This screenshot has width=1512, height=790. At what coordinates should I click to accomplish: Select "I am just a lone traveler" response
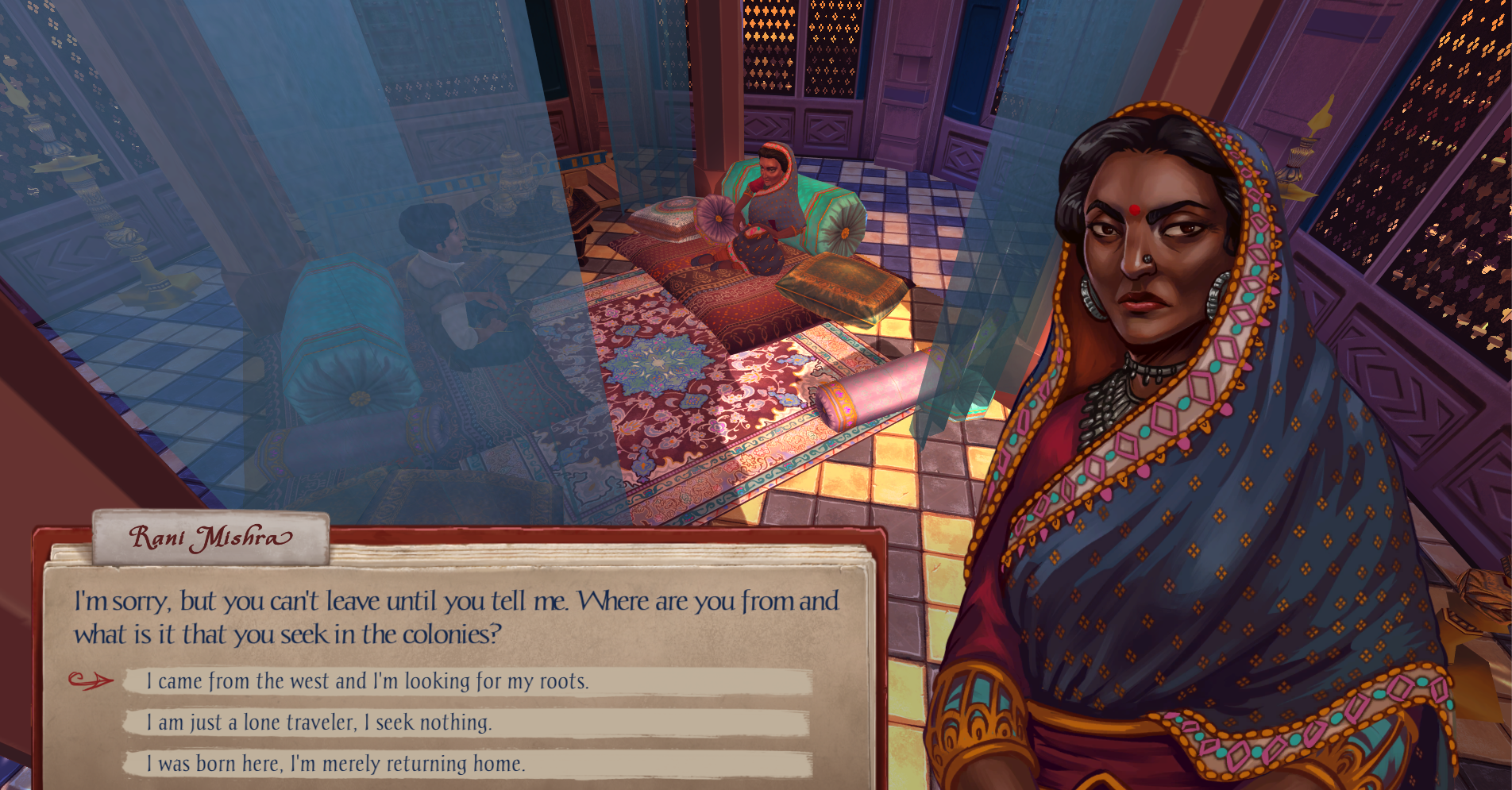[x=319, y=723]
